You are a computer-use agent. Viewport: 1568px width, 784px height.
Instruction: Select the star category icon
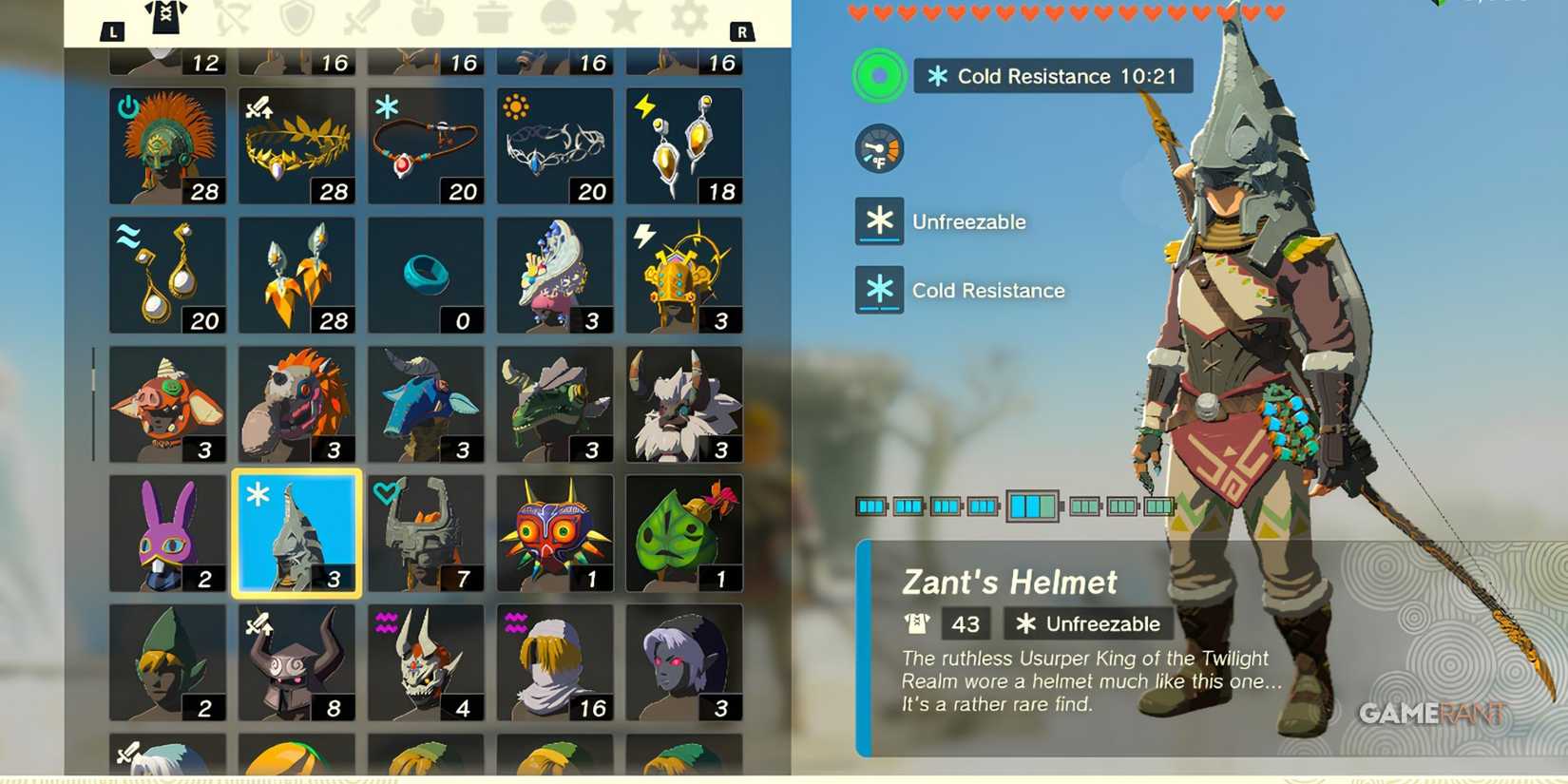[623, 21]
